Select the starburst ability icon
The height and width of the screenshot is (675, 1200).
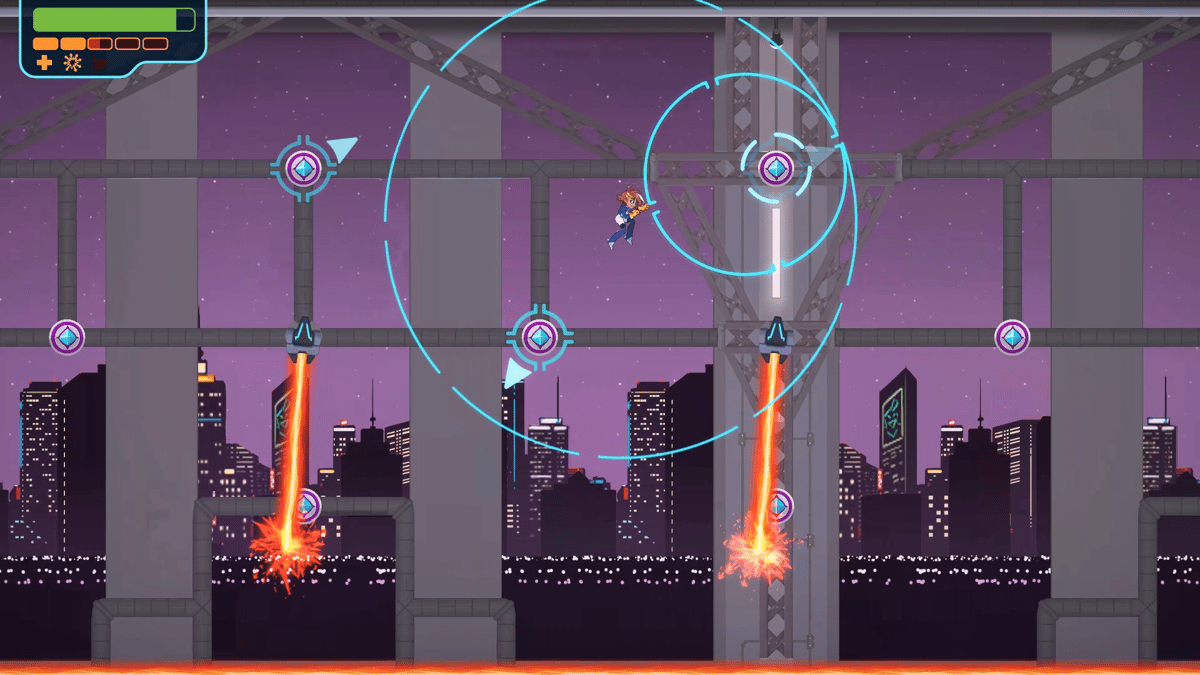(x=72, y=63)
